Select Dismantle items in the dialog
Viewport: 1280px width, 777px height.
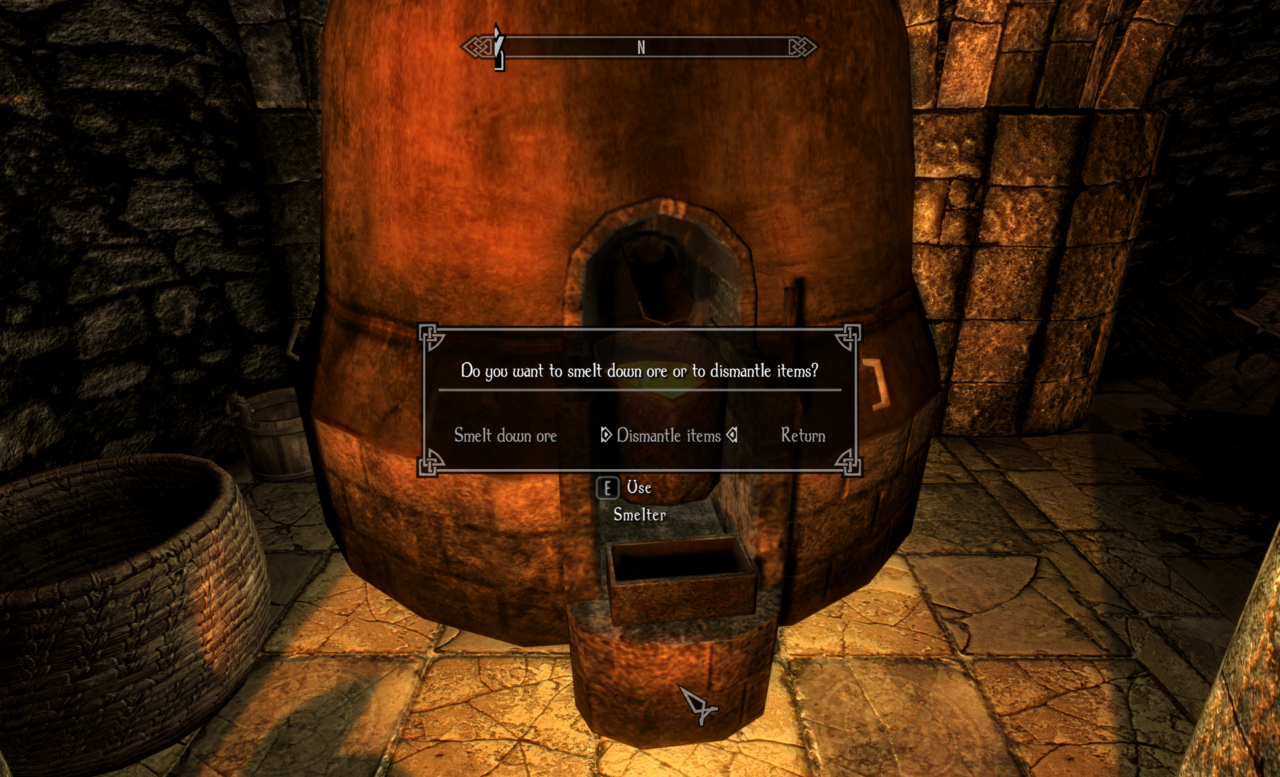[668, 436]
